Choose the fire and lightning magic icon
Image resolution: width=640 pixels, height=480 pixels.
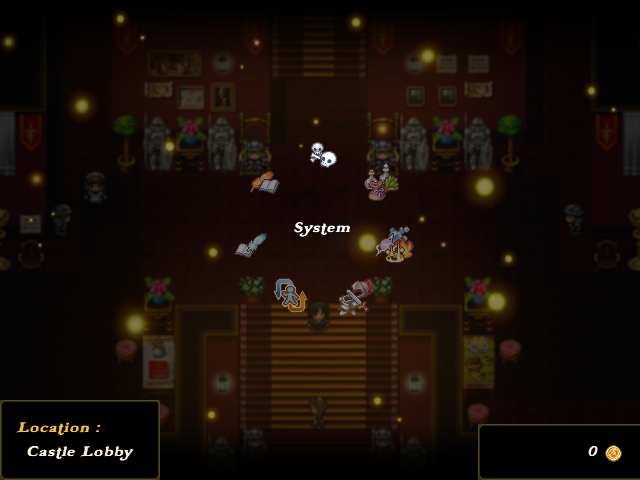(x=394, y=244)
